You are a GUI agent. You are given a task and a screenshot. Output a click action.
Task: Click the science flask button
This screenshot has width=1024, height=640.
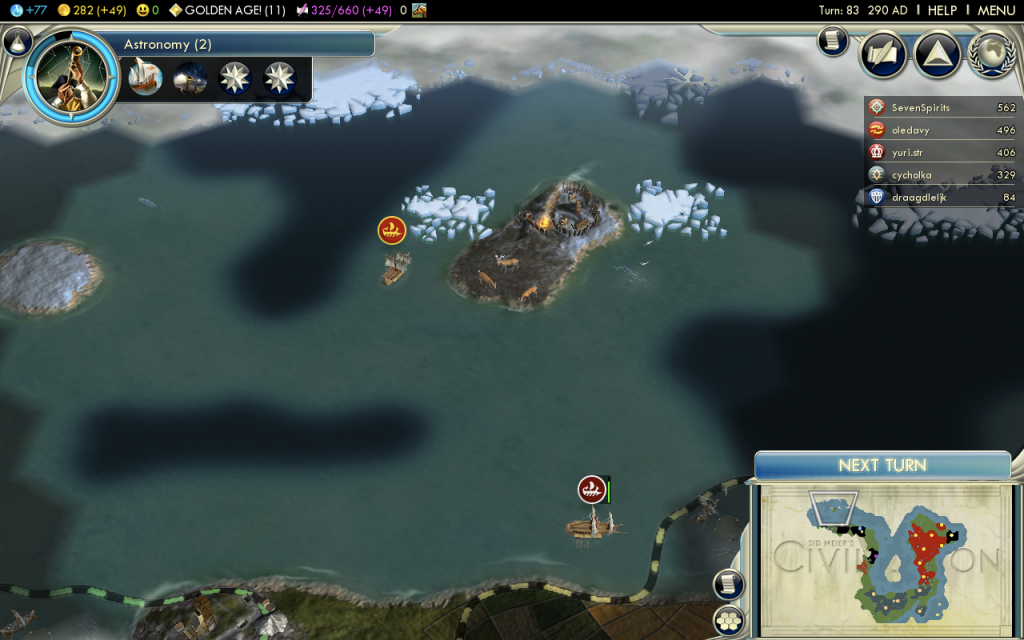click(16, 41)
